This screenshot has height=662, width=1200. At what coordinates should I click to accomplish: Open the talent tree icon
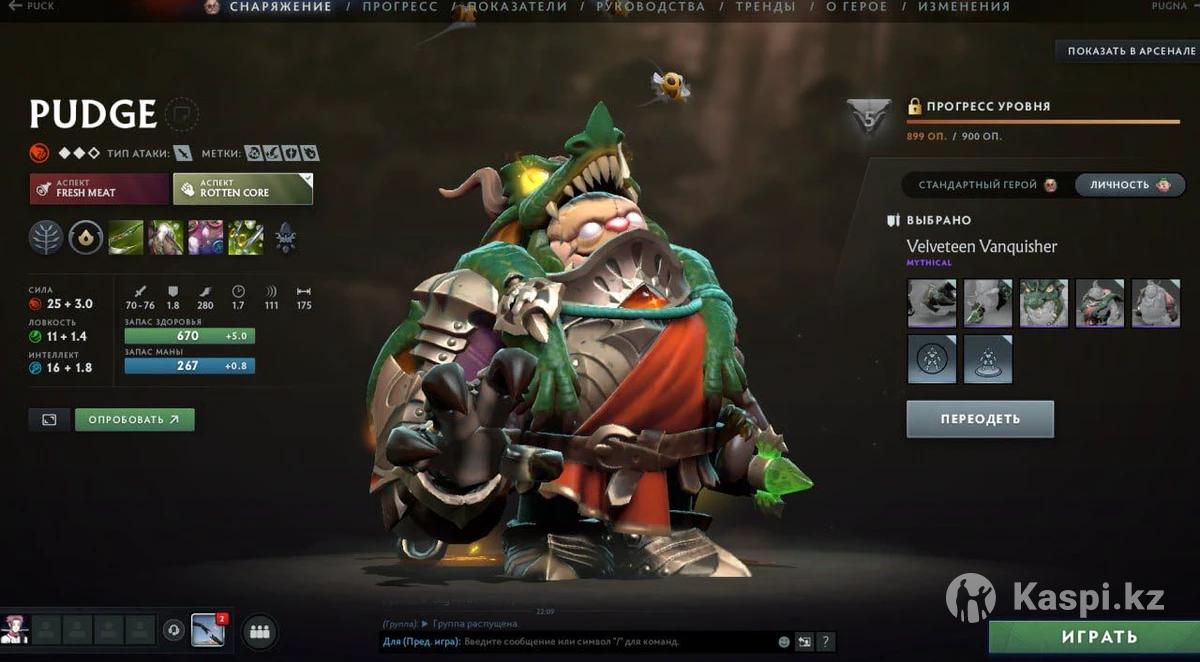click(x=46, y=237)
